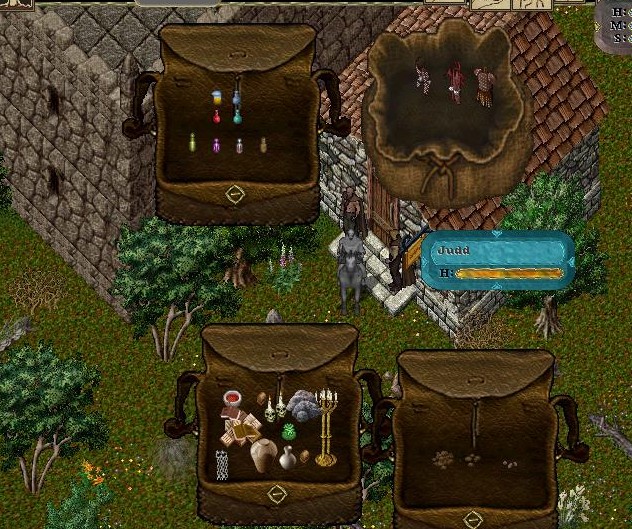Open Judd's health status bar

(497, 261)
